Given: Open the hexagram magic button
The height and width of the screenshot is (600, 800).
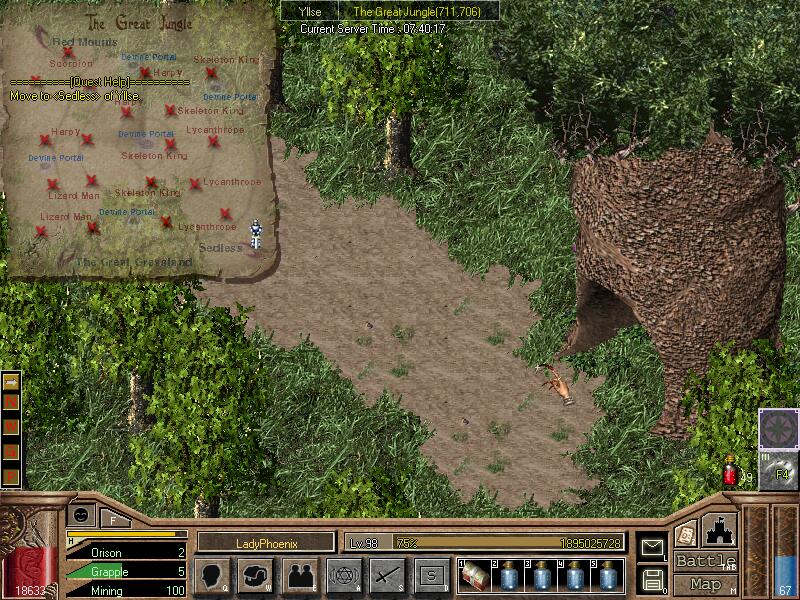Looking at the screenshot, I should click(x=344, y=575).
